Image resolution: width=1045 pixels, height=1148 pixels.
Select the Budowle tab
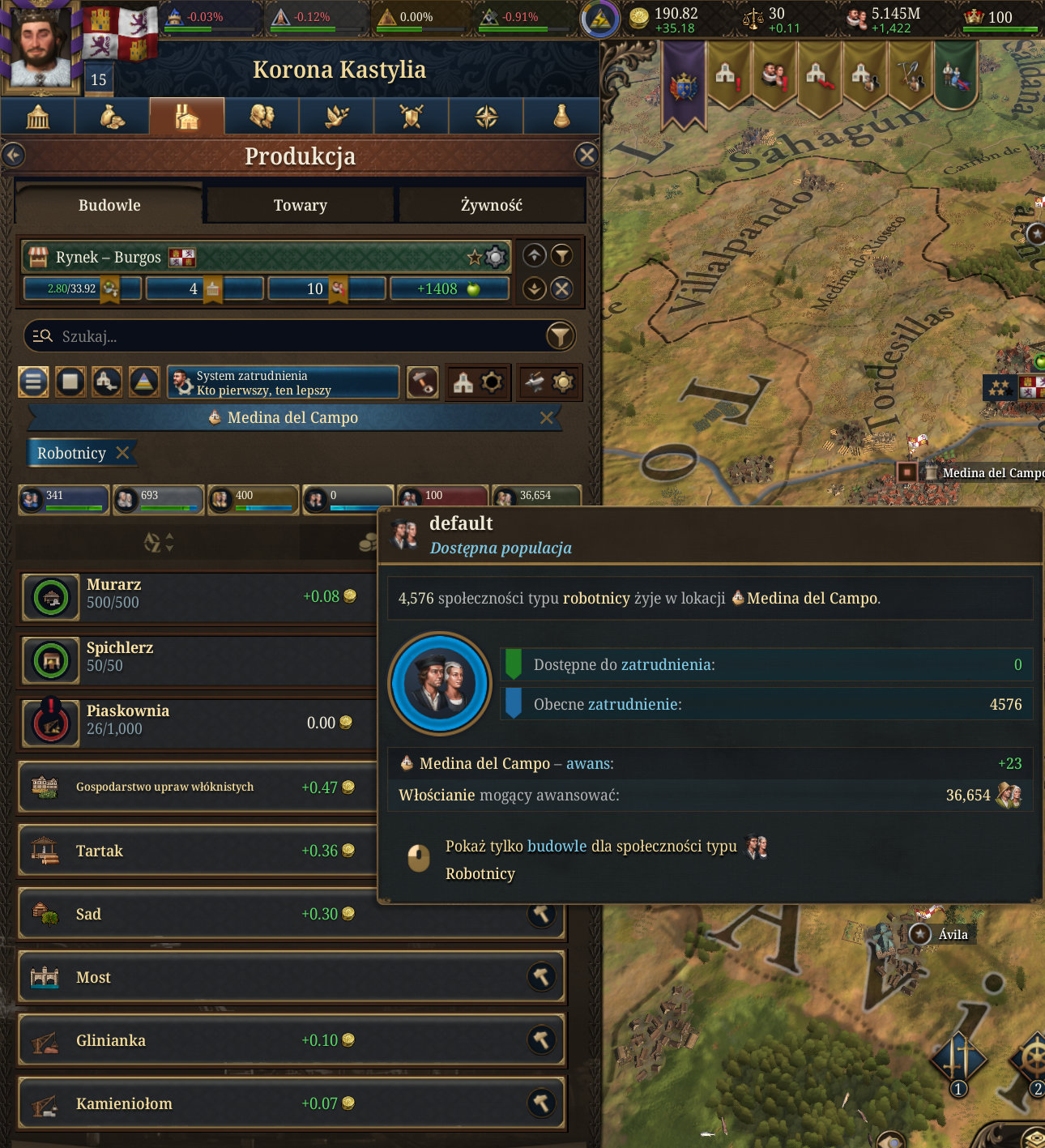tap(109, 206)
